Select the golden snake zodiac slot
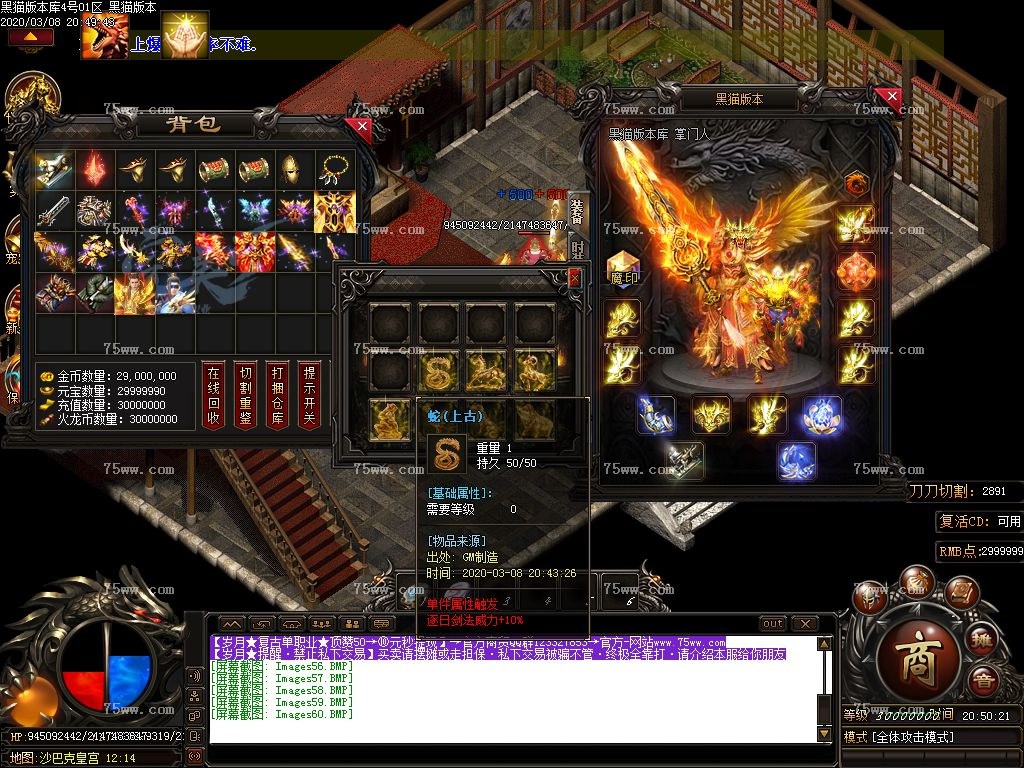This screenshot has height=768, width=1024. (439, 371)
